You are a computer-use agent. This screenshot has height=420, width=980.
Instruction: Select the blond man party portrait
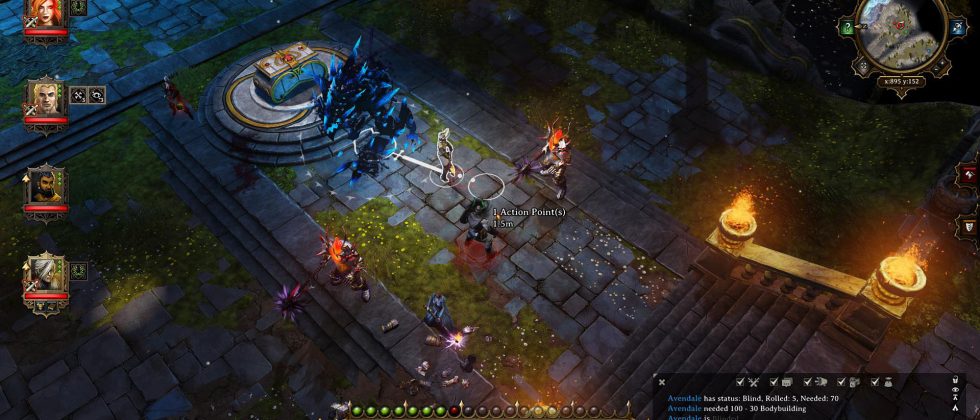[x=46, y=97]
